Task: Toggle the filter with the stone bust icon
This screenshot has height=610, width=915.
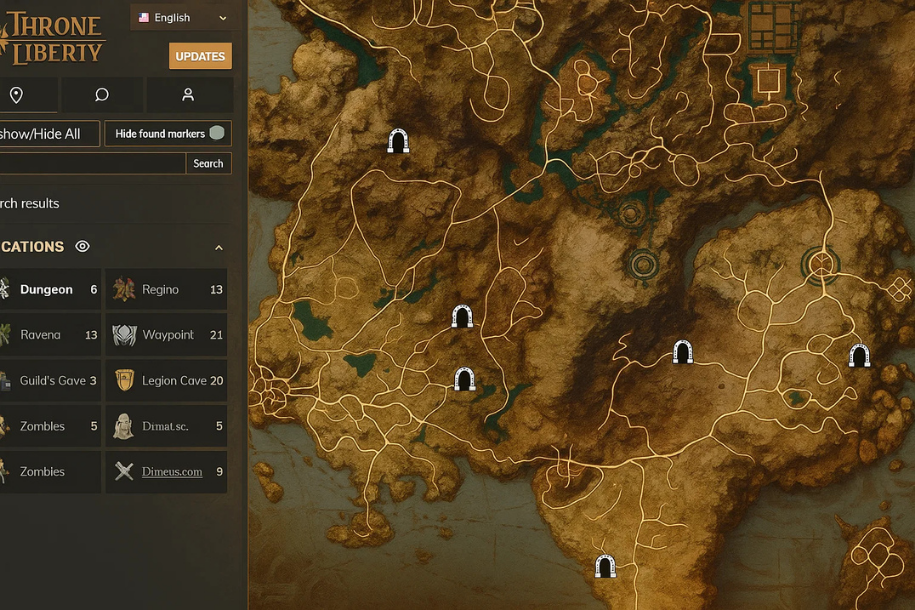Action: point(166,427)
